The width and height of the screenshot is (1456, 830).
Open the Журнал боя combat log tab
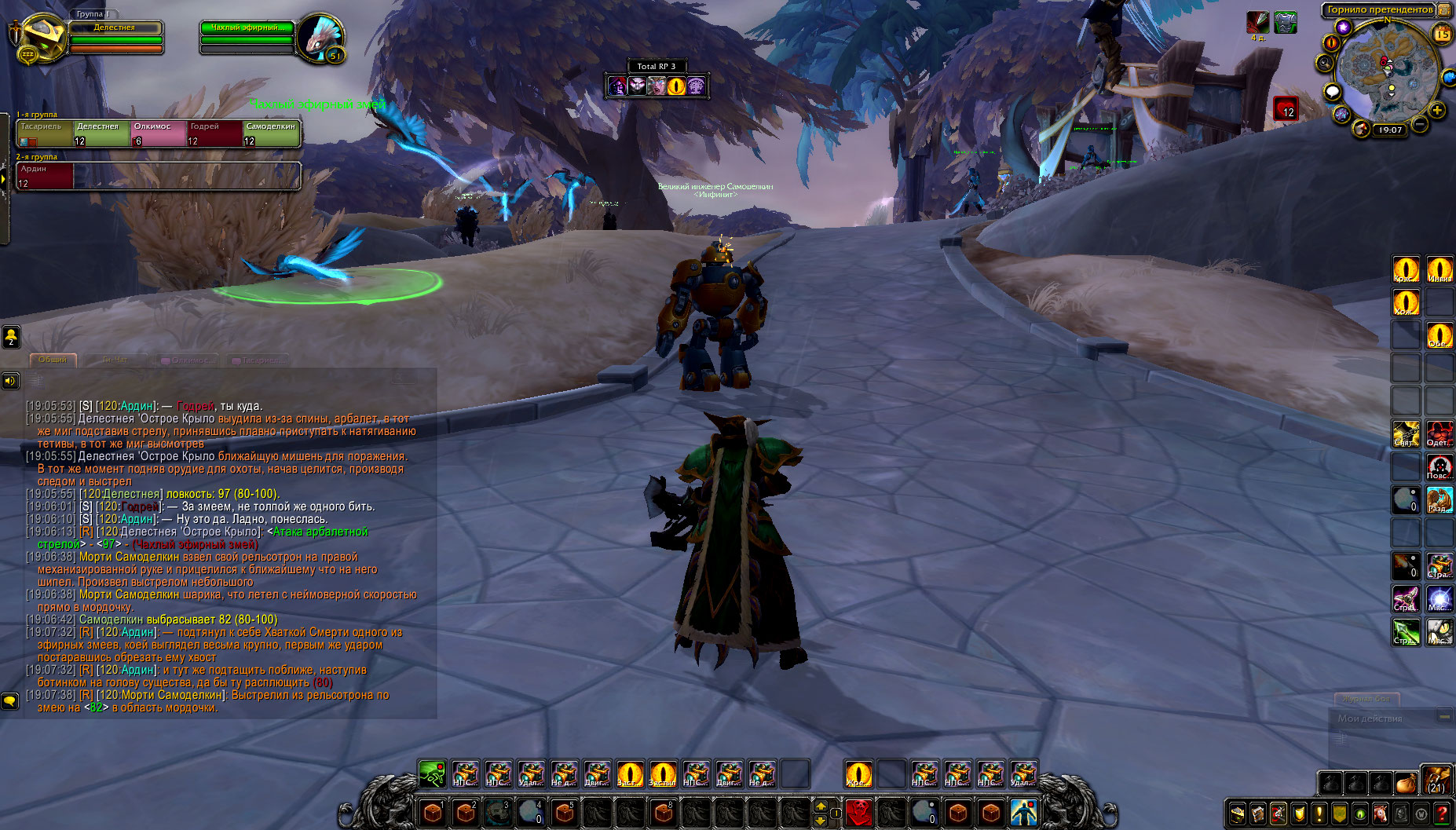(1366, 698)
